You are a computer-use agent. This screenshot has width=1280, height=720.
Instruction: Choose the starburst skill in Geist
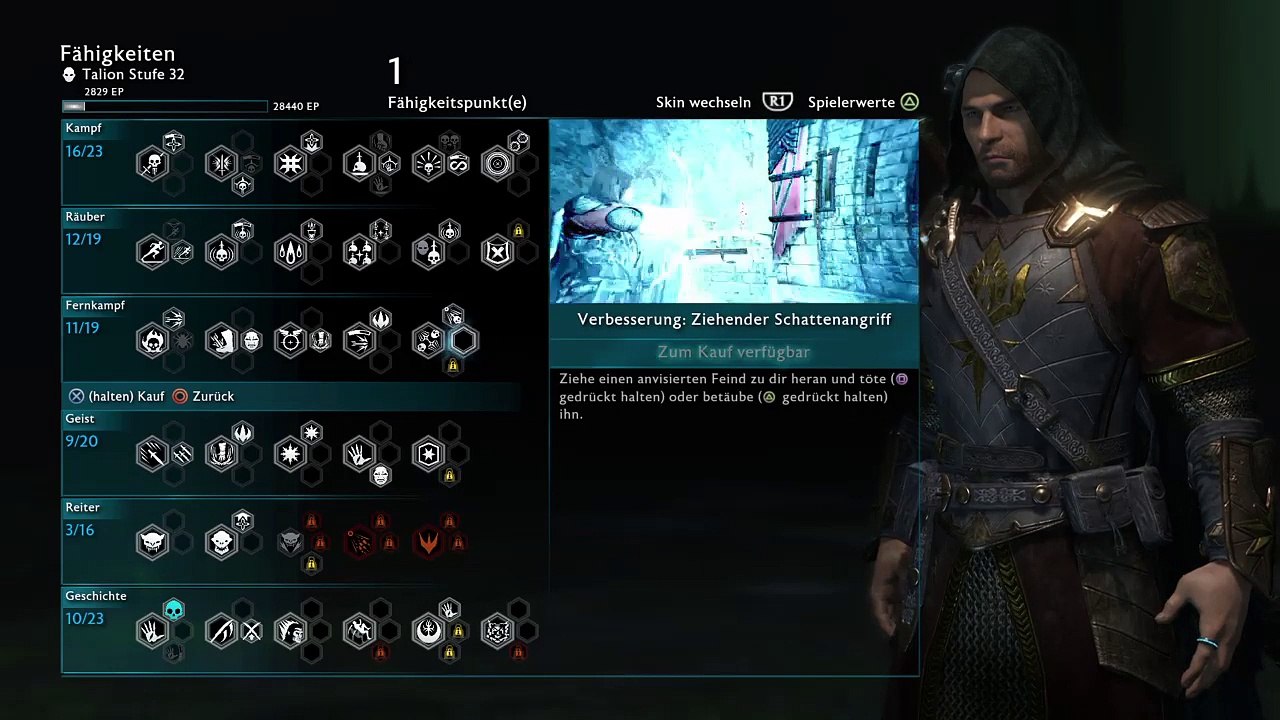click(290, 454)
